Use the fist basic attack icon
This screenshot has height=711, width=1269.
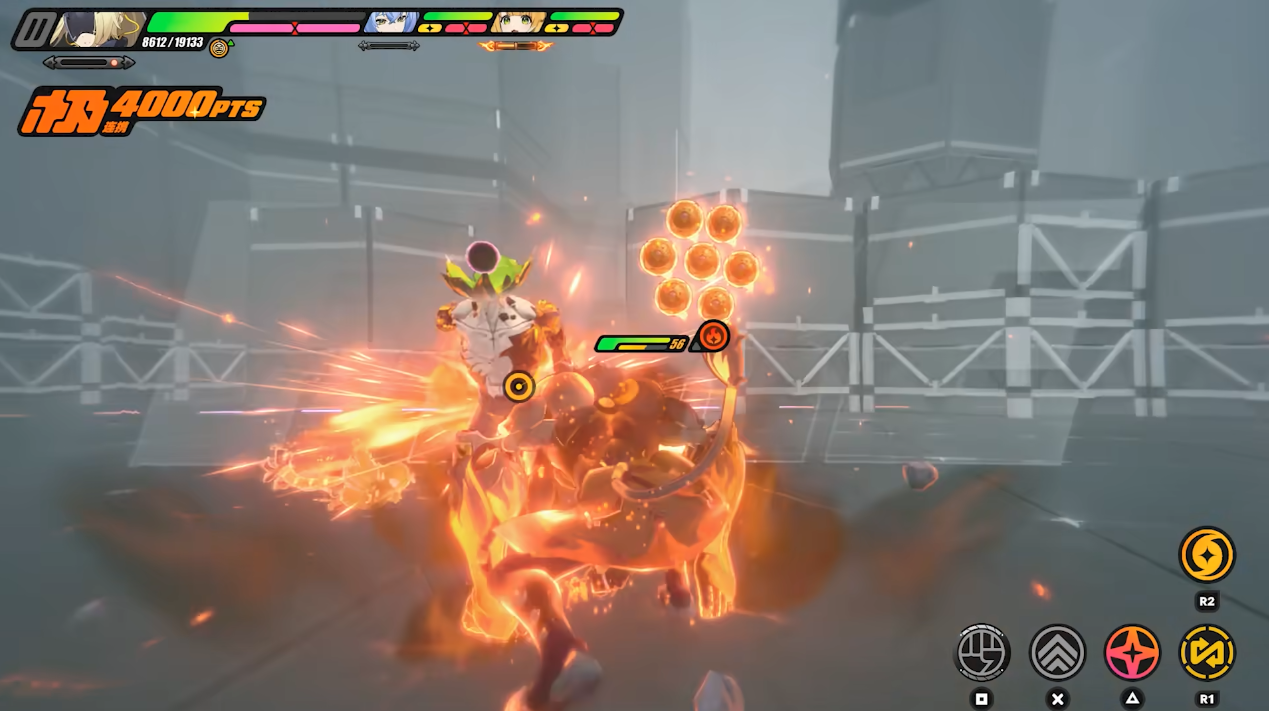click(x=983, y=652)
